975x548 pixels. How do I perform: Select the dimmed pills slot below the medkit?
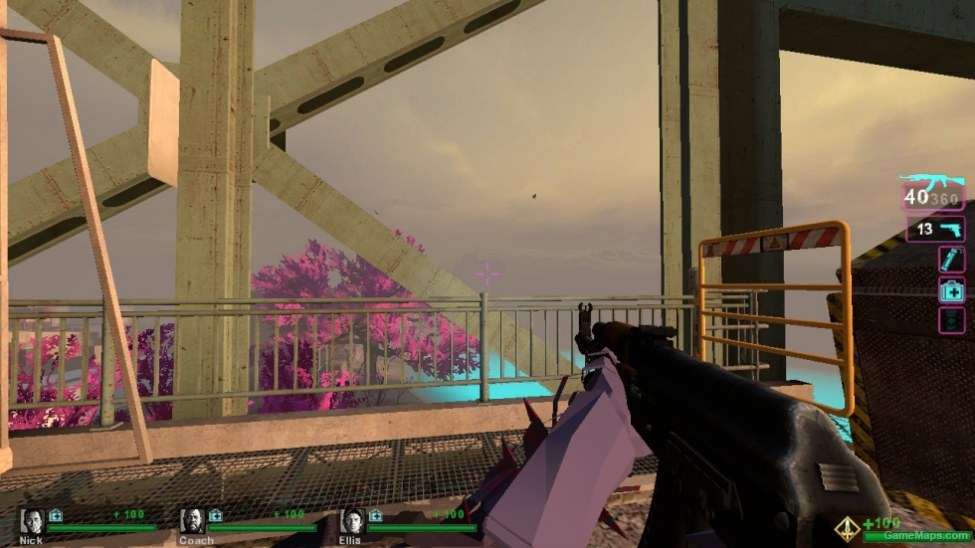click(x=951, y=320)
